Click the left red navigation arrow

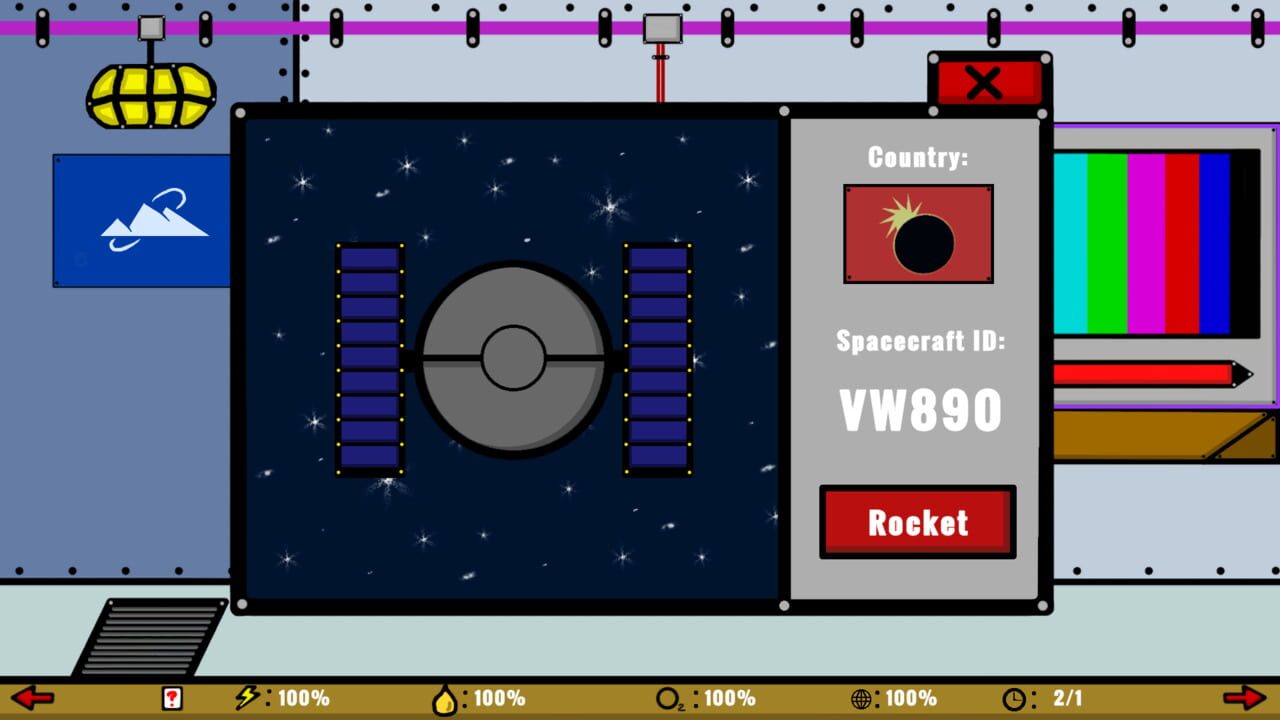[x=32, y=697]
